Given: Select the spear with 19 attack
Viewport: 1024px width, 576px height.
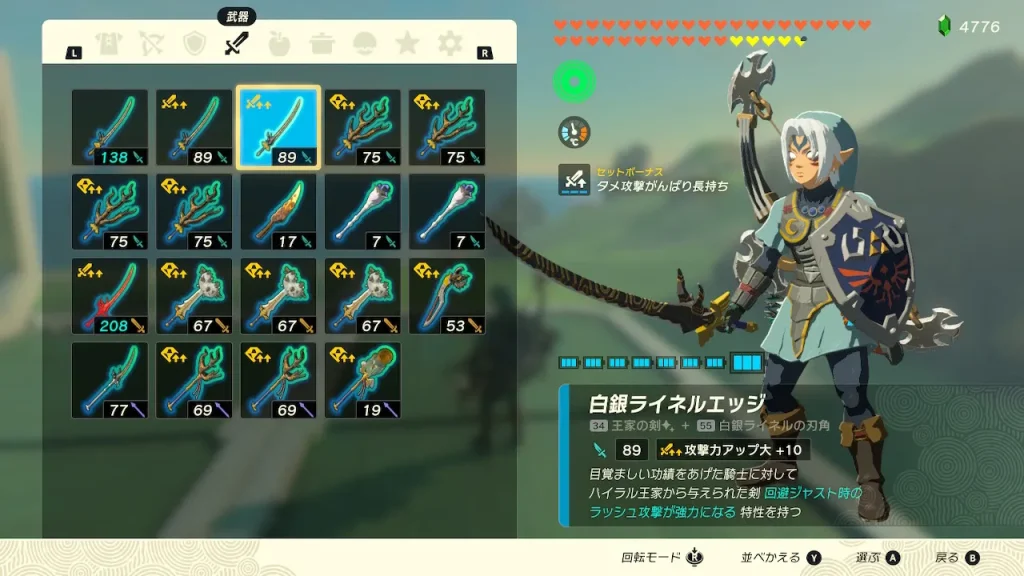Looking at the screenshot, I should click(x=363, y=380).
